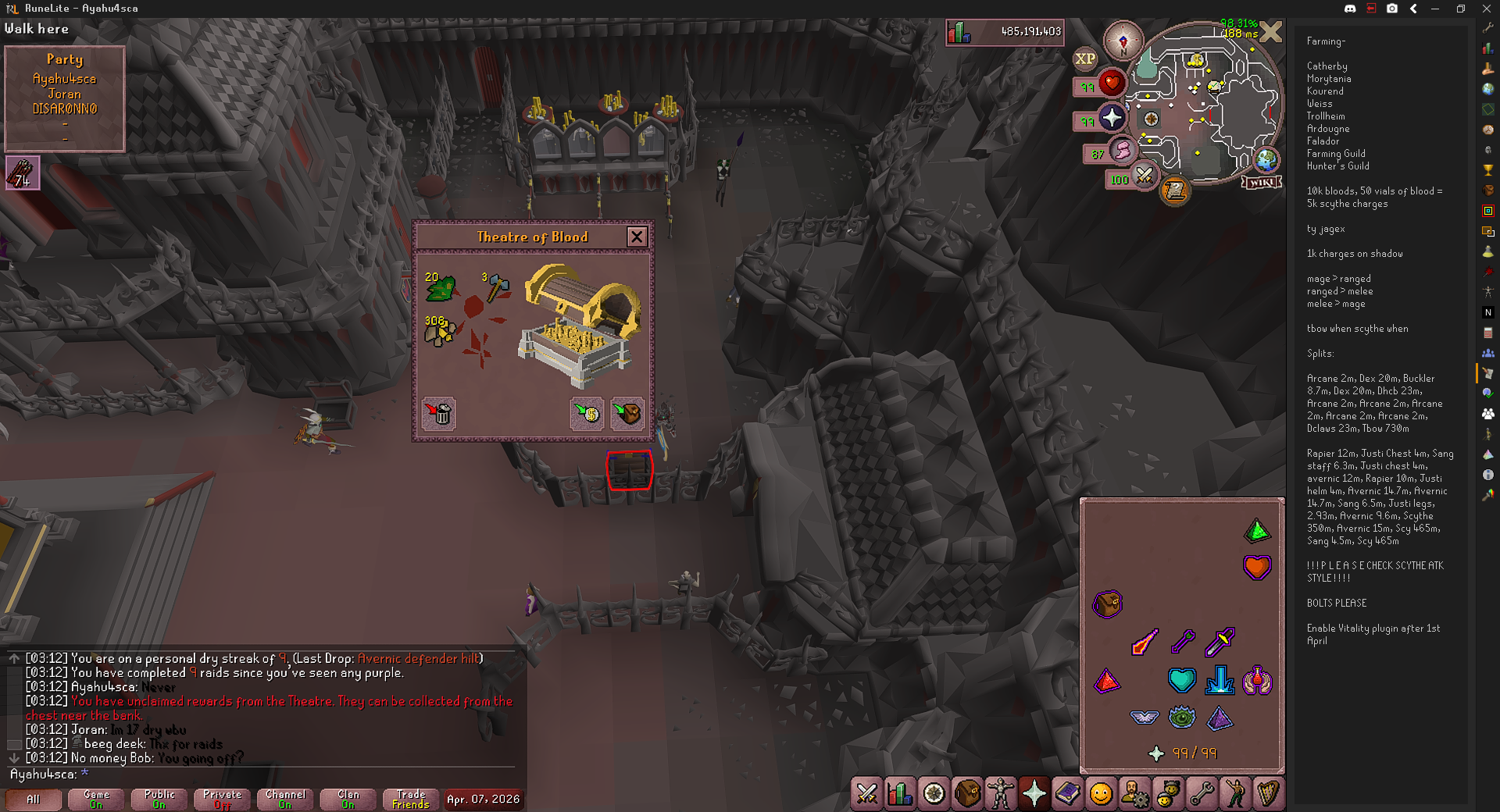
Task: Select the 308 ore reward item
Action: [x=439, y=332]
